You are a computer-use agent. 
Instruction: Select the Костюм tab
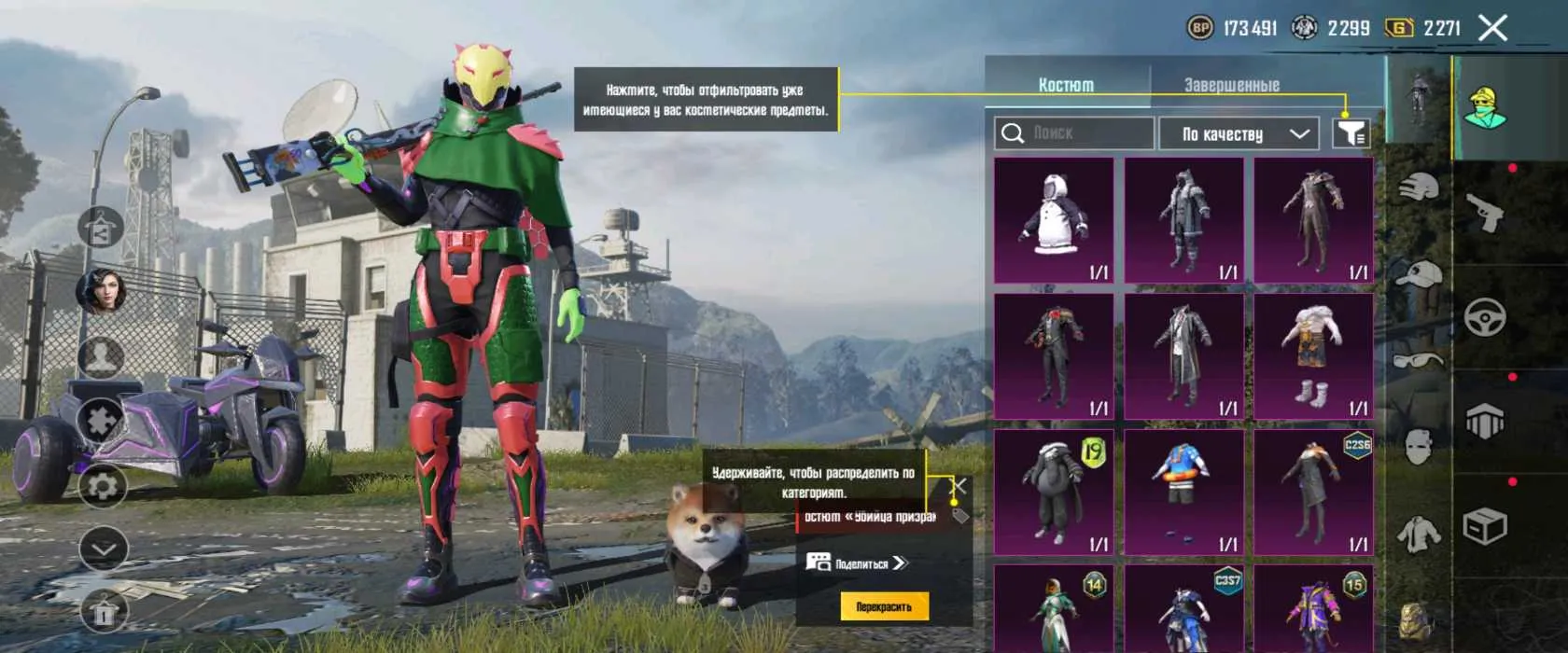1066,85
